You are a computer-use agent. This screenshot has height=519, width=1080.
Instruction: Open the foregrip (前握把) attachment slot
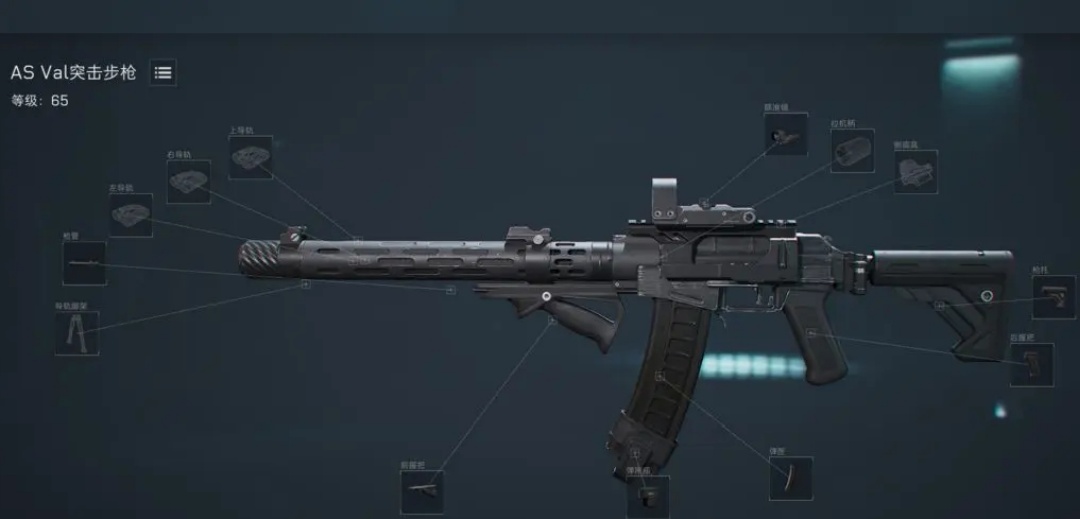click(x=421, y=491)
